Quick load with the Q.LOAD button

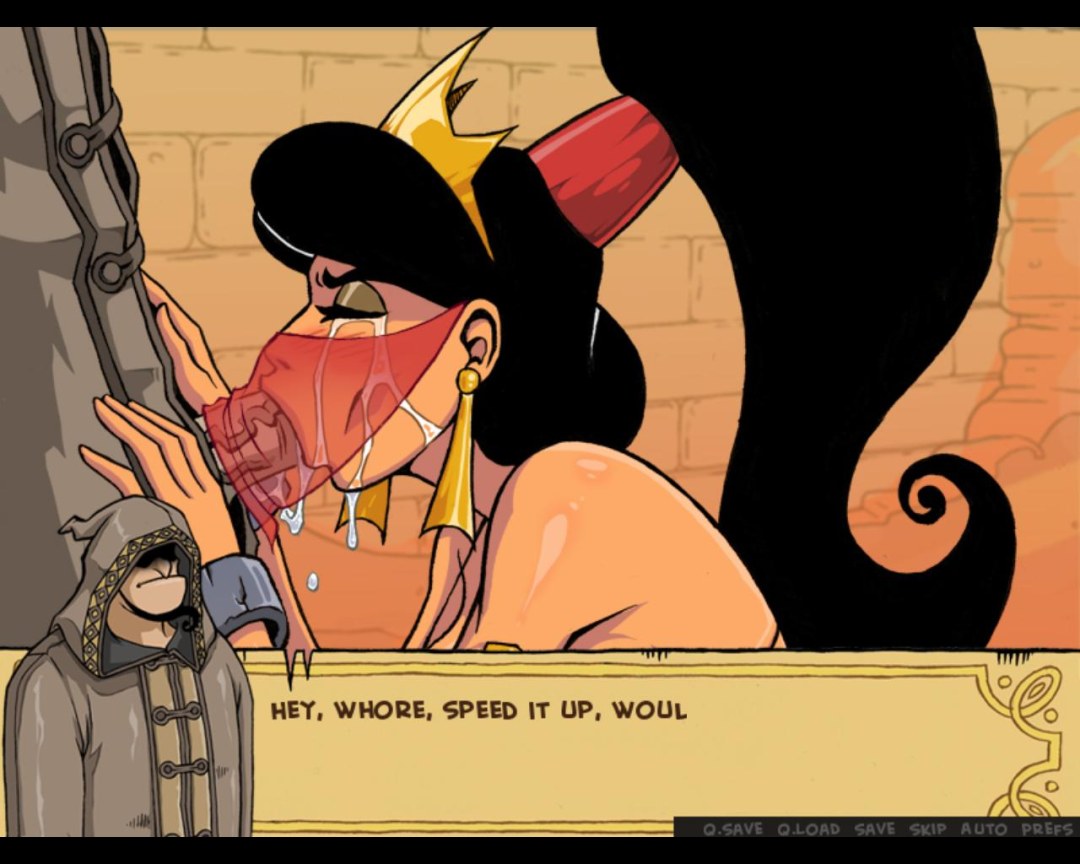pos(810,829)
